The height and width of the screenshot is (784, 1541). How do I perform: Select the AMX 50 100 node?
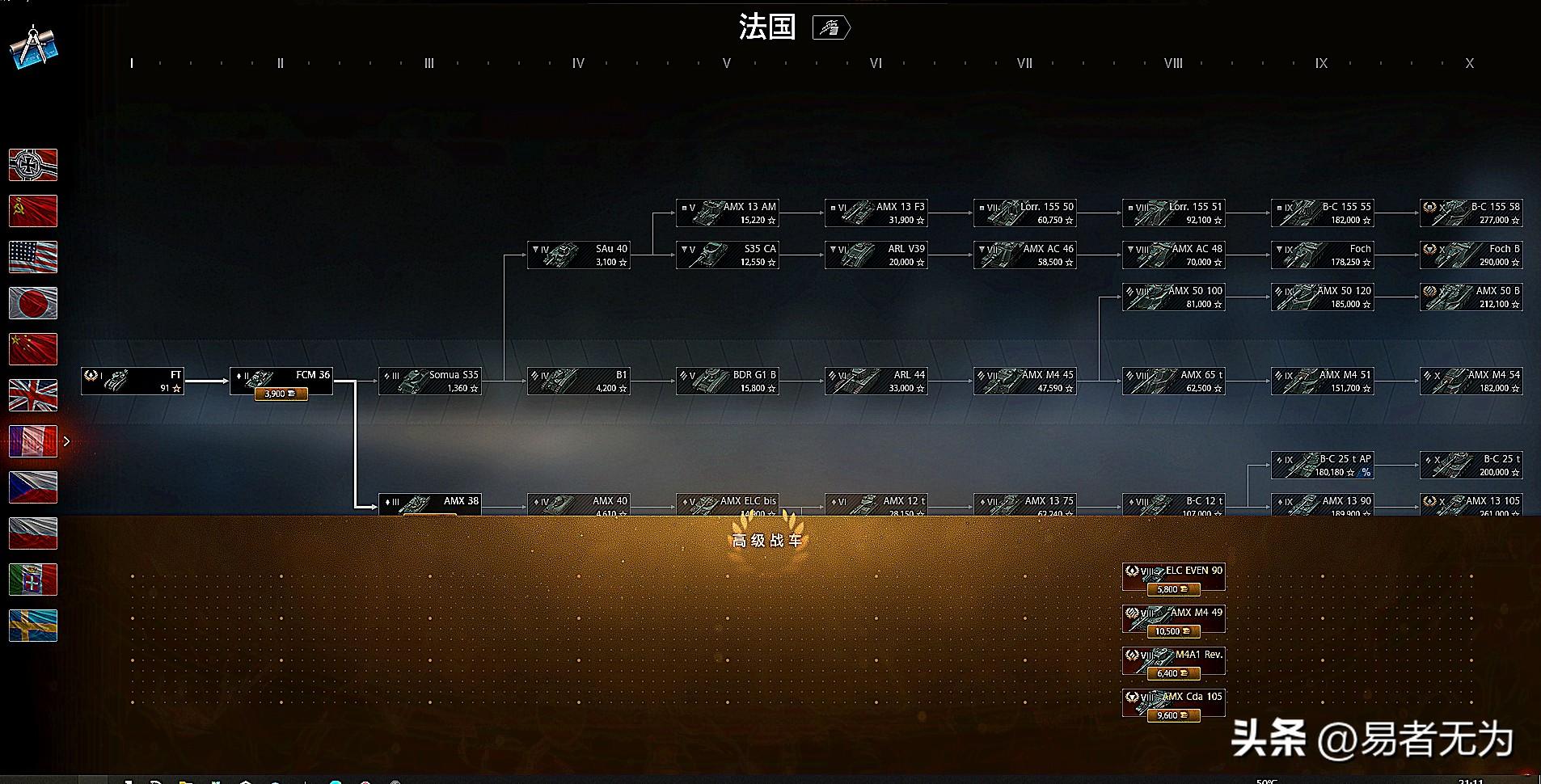(x=1174, y=297)
